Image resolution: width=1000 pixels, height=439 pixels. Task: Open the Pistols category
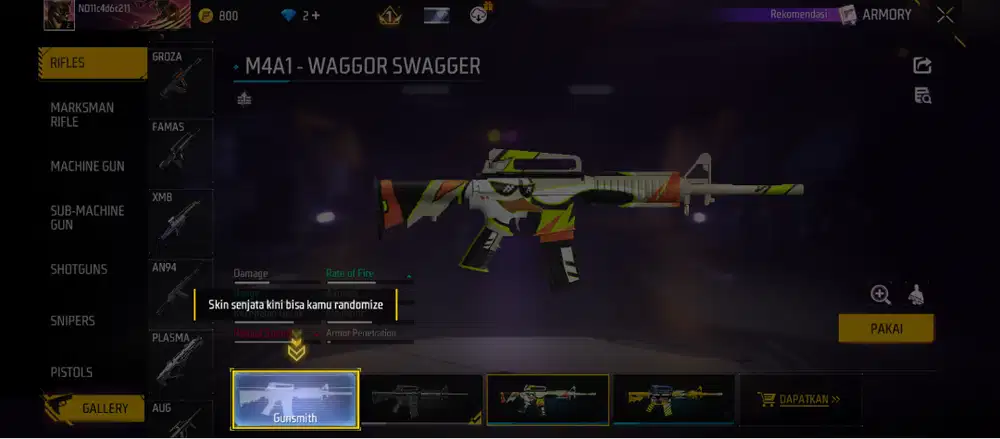(x=72, y=372)
